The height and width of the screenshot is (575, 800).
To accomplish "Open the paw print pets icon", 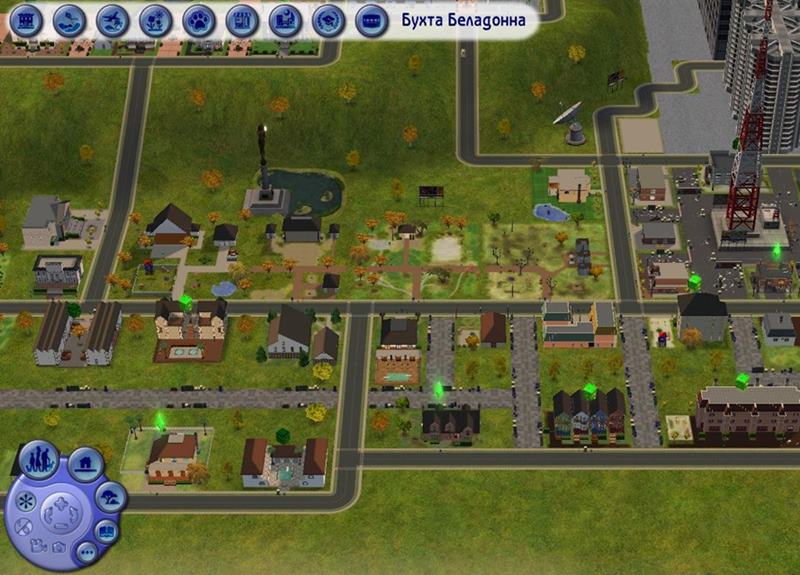I will point(198,19).
